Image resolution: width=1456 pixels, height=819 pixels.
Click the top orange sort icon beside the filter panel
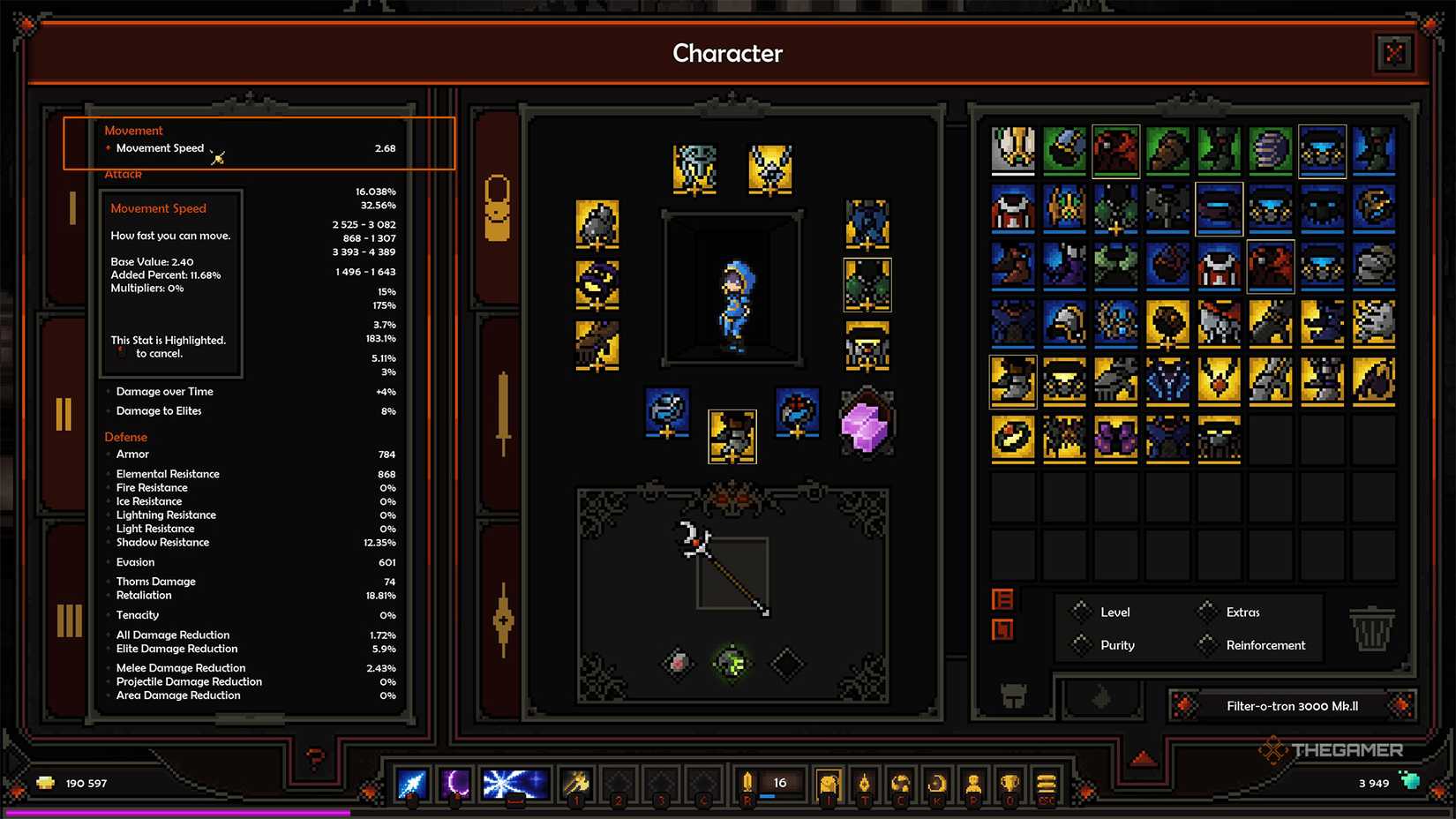pyautogui.click(x=1003, y=600)
